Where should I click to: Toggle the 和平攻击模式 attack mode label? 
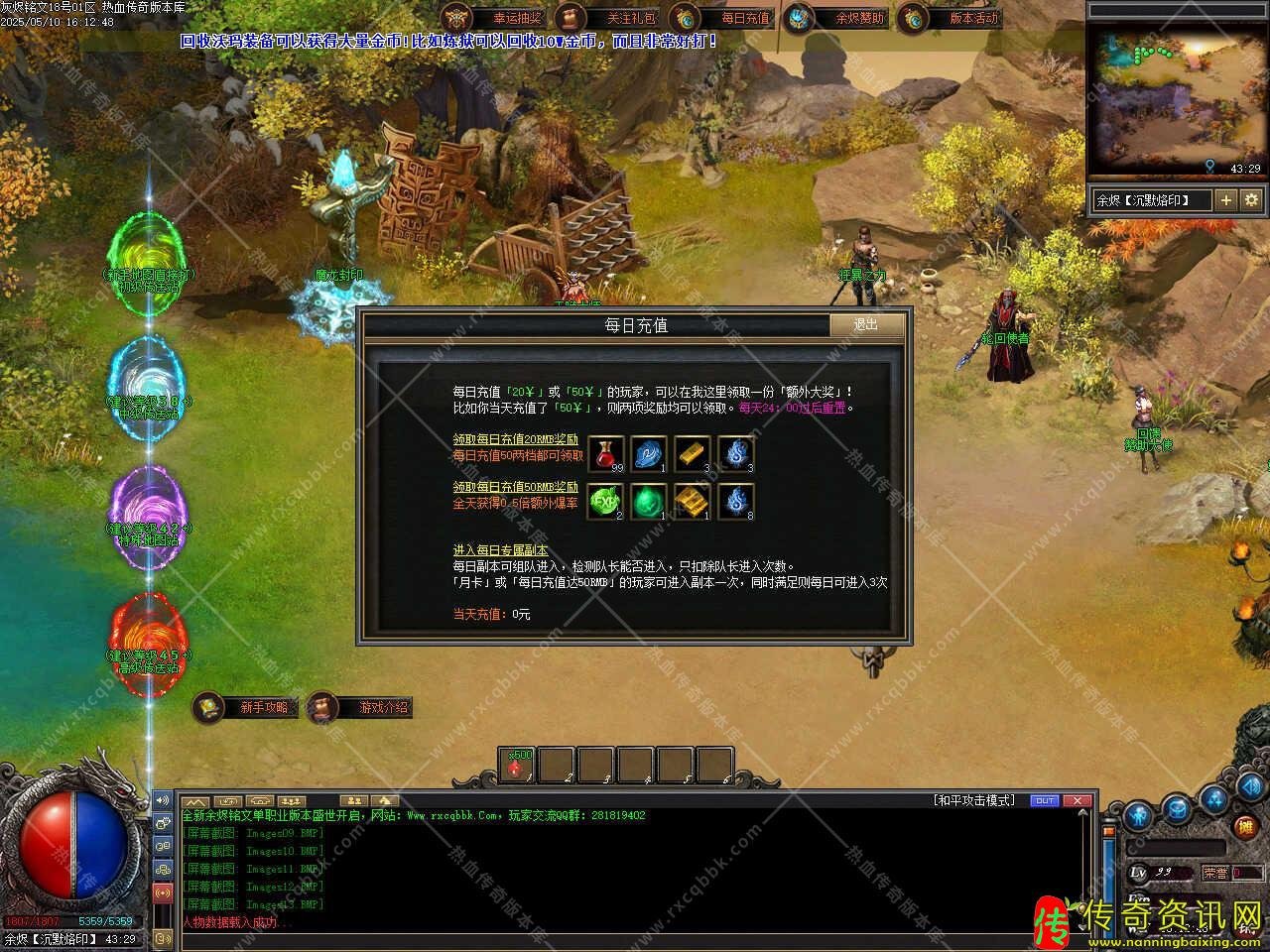pos(973,800)
